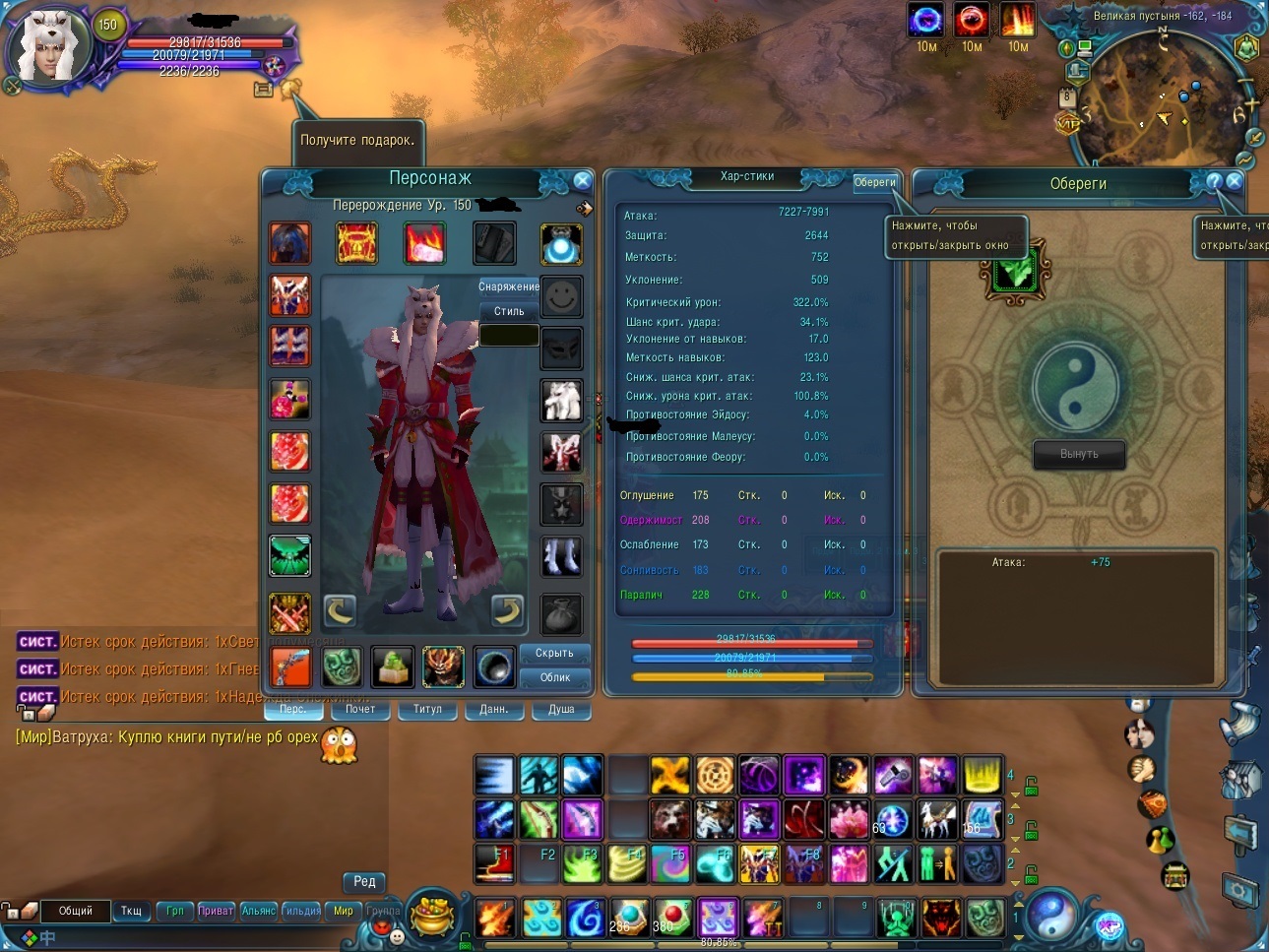Close the Обереги talisman window
This screenshot has width=1269, height=952.
1235,181
